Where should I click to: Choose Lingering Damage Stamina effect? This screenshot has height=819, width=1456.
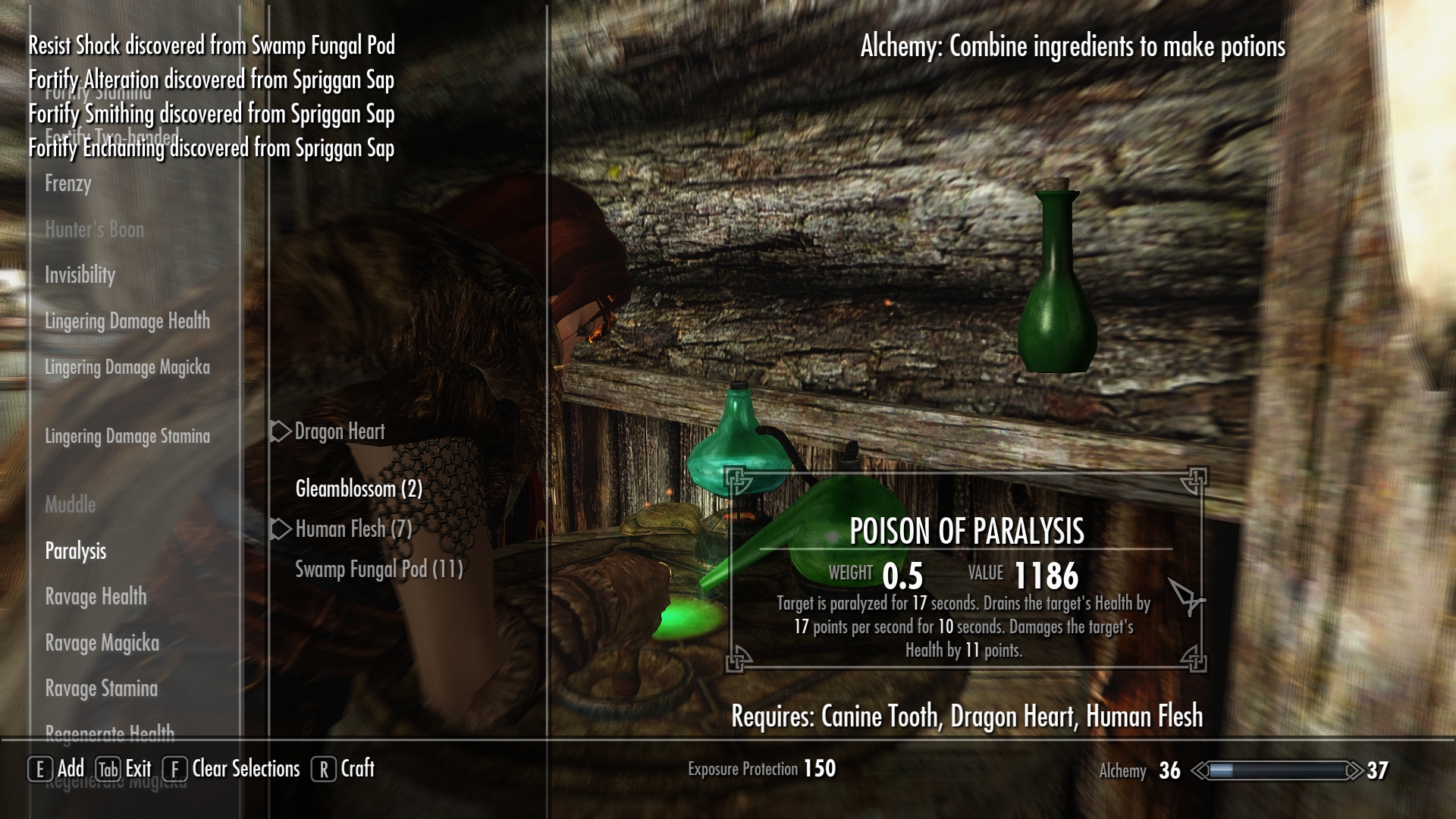127,437
